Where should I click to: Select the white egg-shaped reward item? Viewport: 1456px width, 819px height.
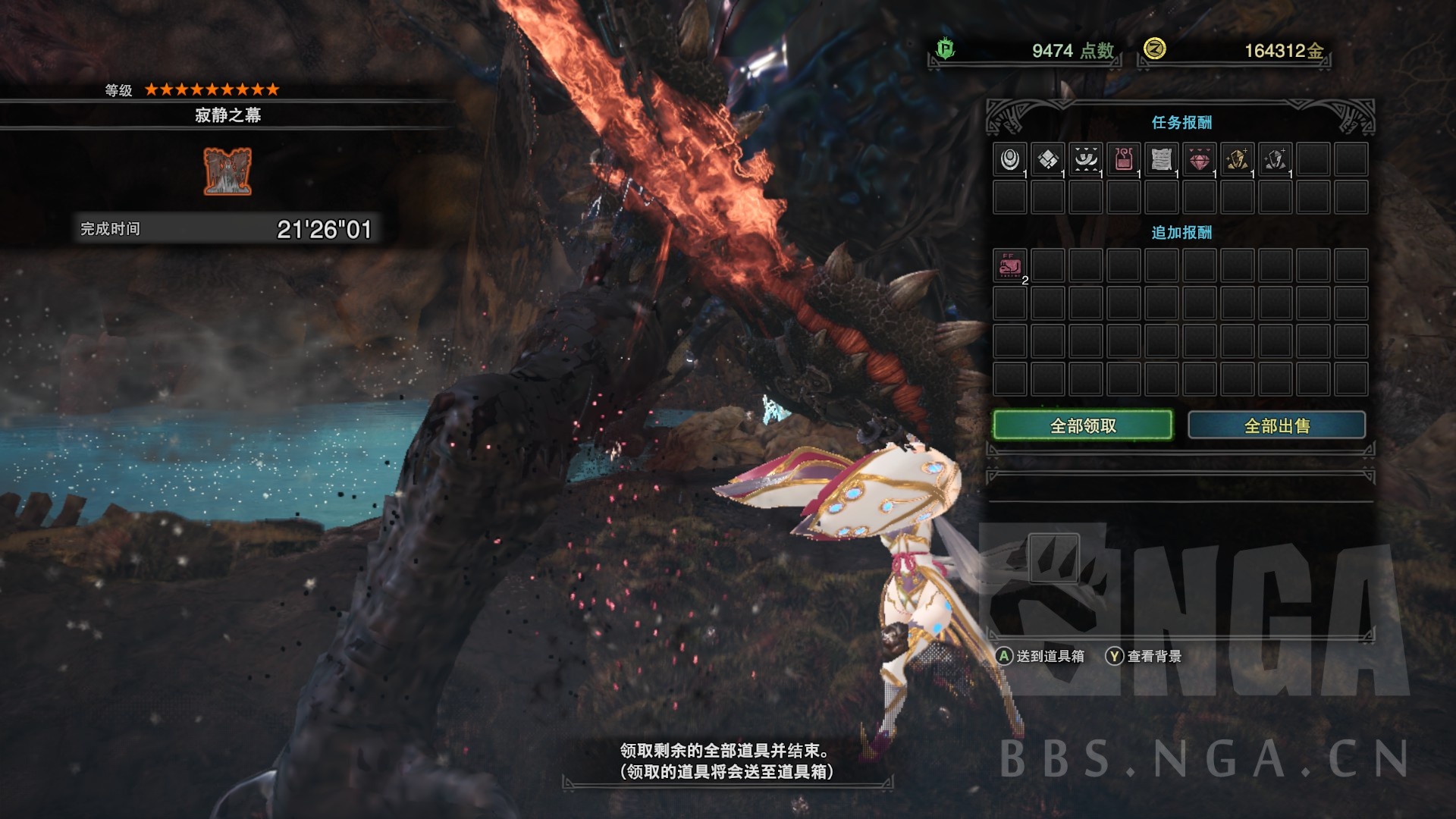pos(1010,159)
